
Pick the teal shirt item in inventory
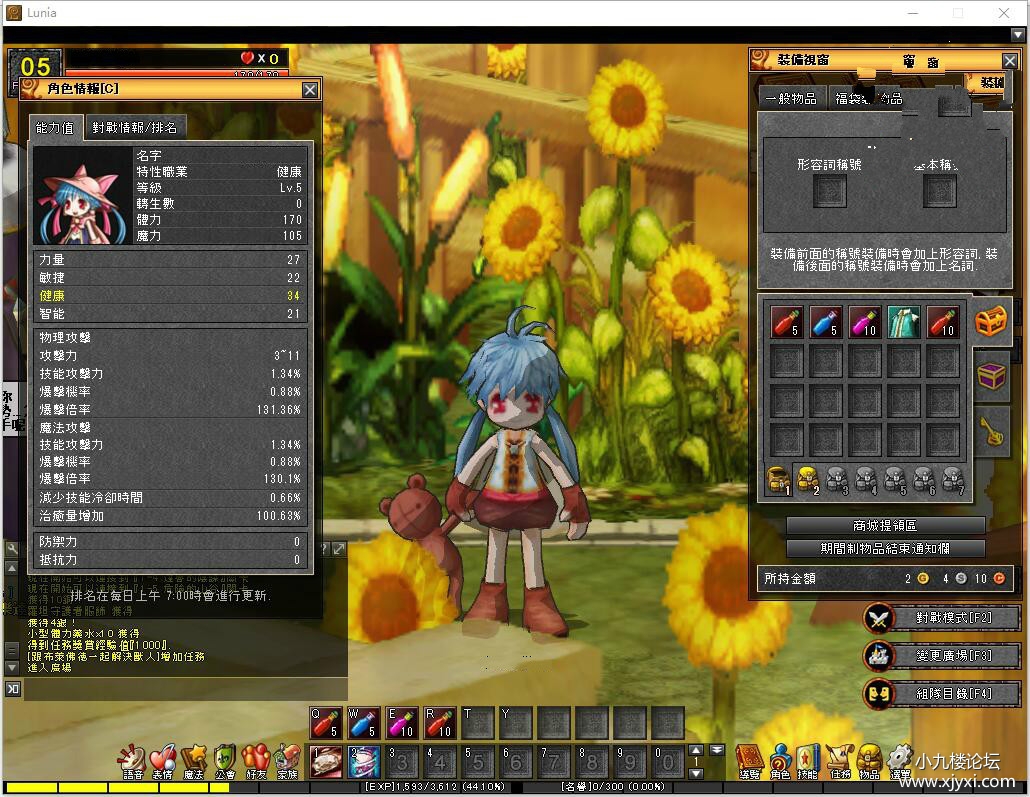(x=904, y=322)
